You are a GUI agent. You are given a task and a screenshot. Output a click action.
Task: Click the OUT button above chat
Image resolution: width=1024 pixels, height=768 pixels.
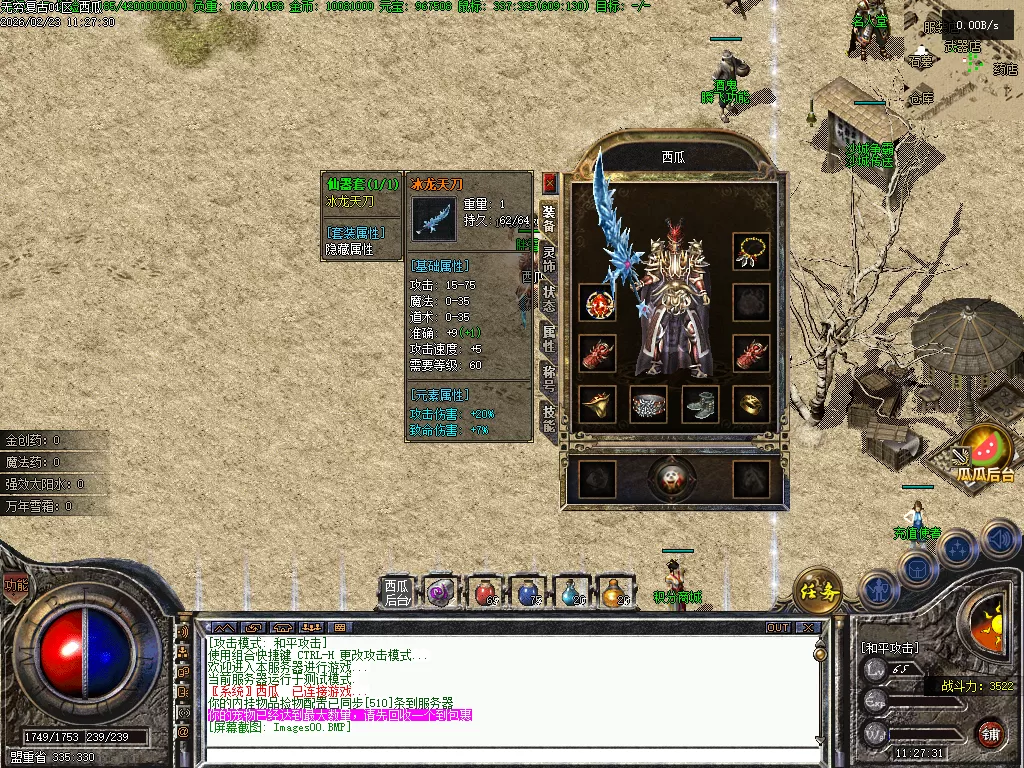(x=778, y=627)
